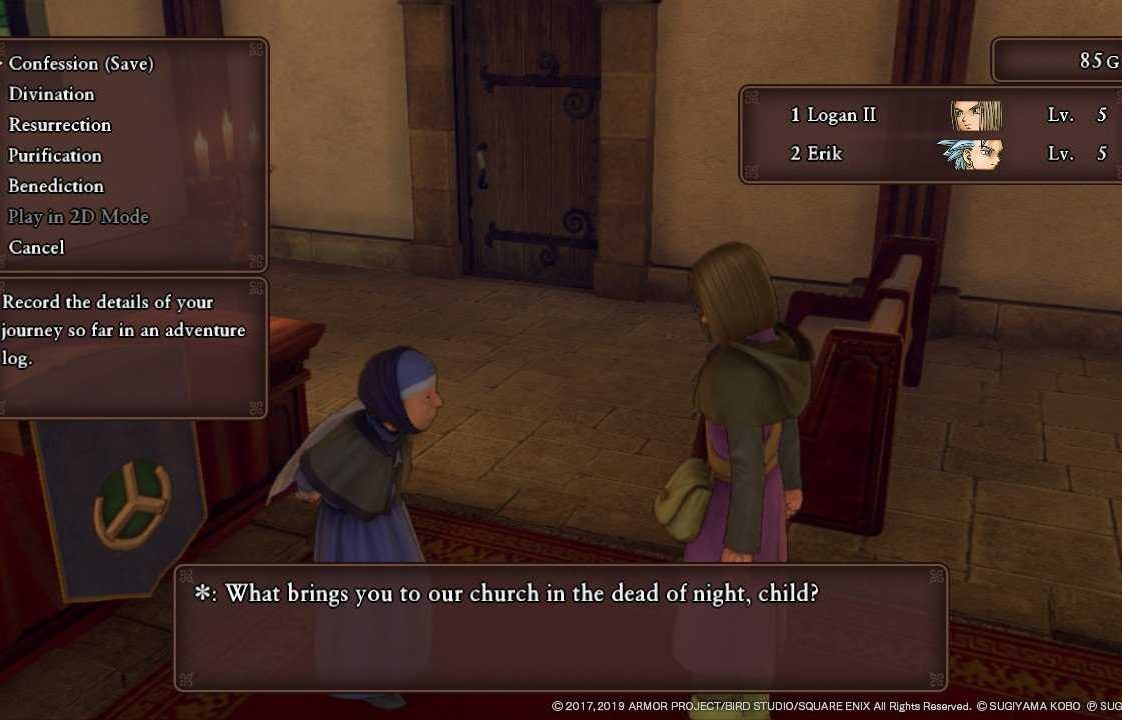
Task: Choose Divination from church menu
Action: click(x=51, y=94)
